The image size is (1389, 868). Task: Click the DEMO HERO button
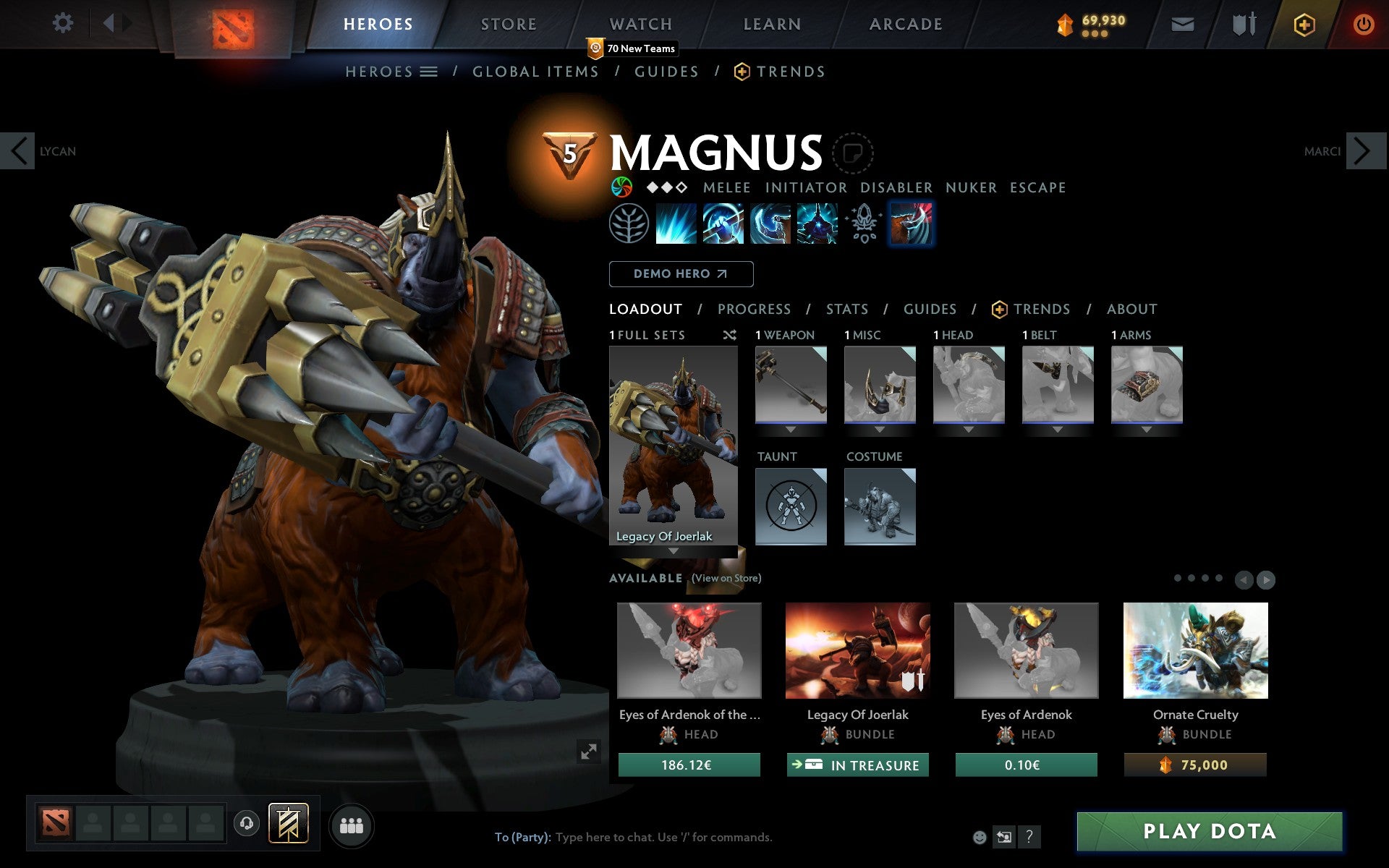pos(681,274)
